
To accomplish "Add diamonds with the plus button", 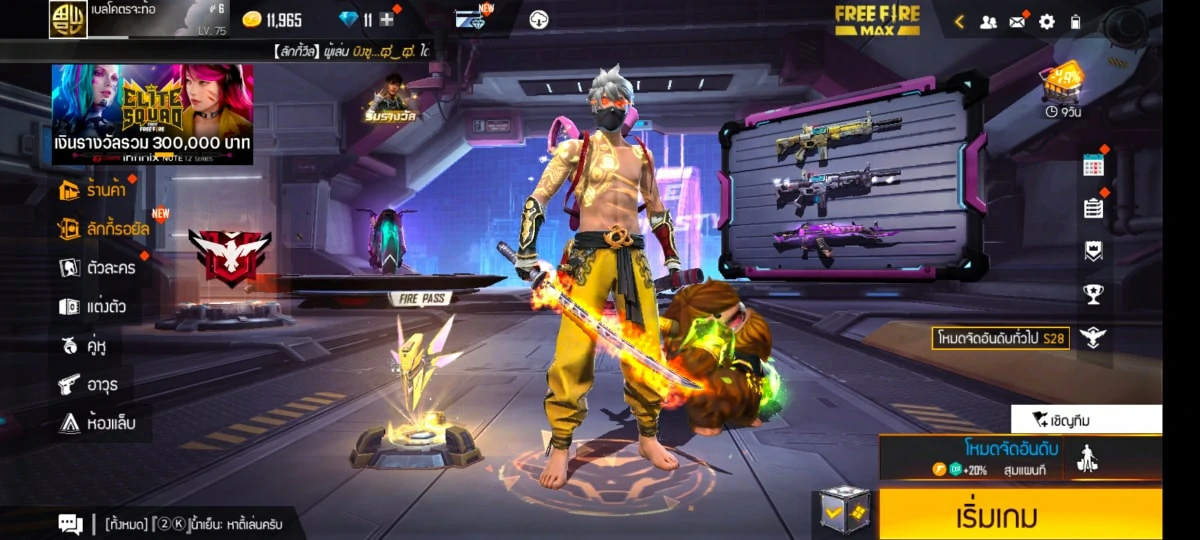I will tap(387, 19).
